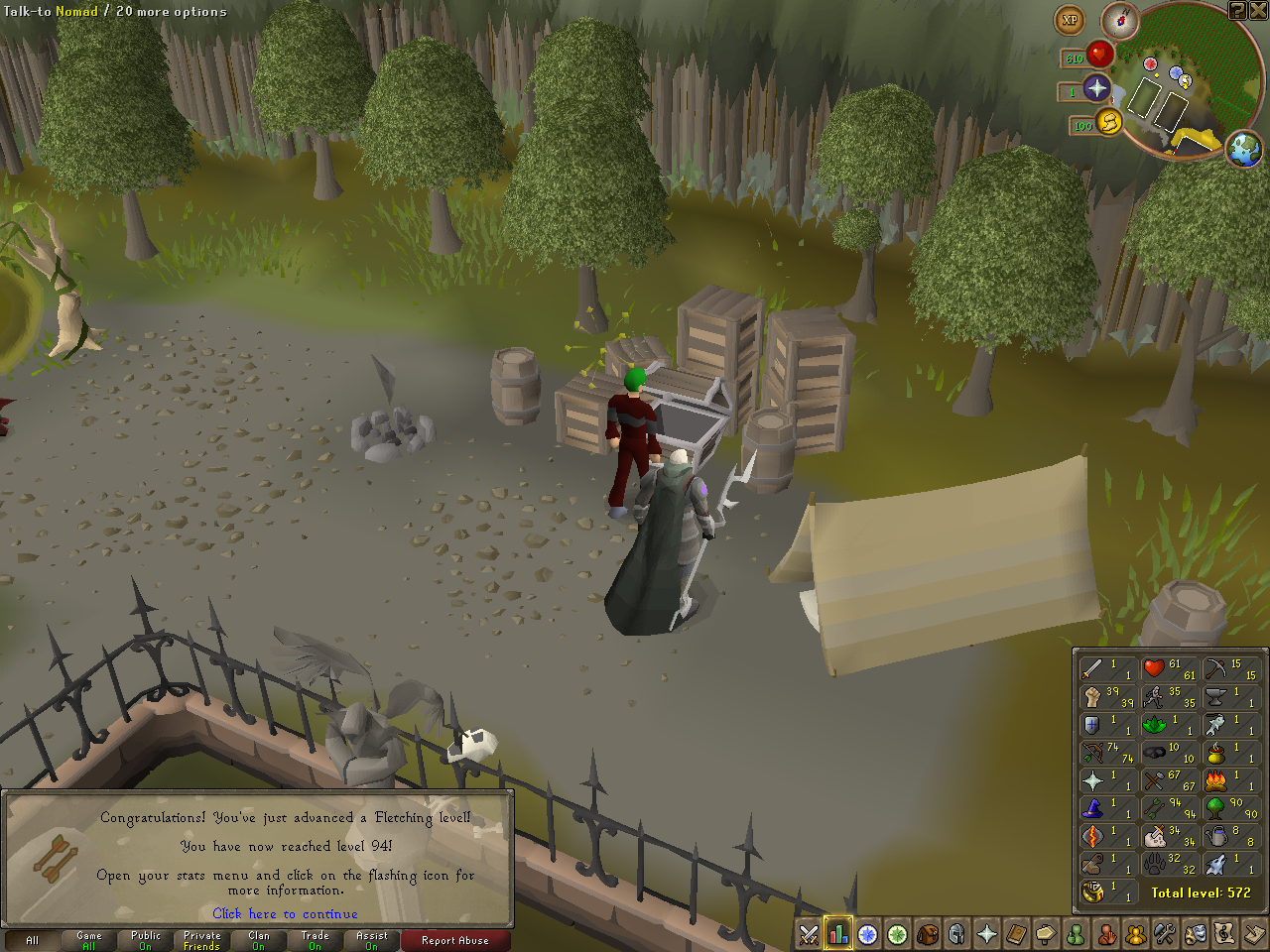
Task: Open the spellbook tab
Action: click(1017, 933)
